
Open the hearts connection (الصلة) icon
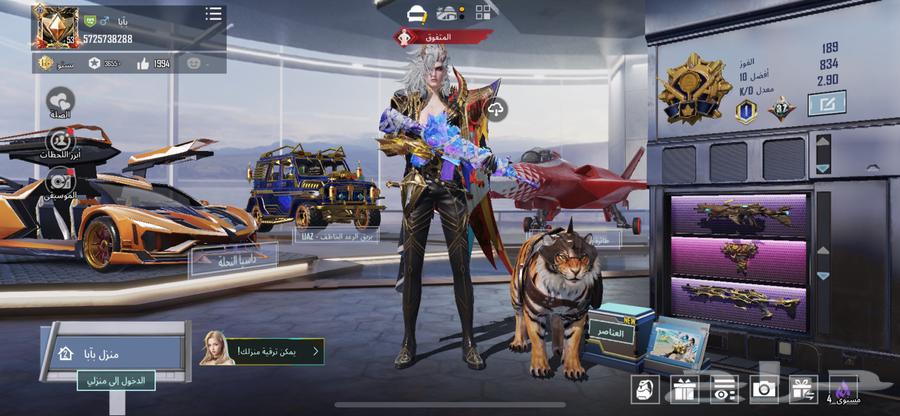point(61,102)
